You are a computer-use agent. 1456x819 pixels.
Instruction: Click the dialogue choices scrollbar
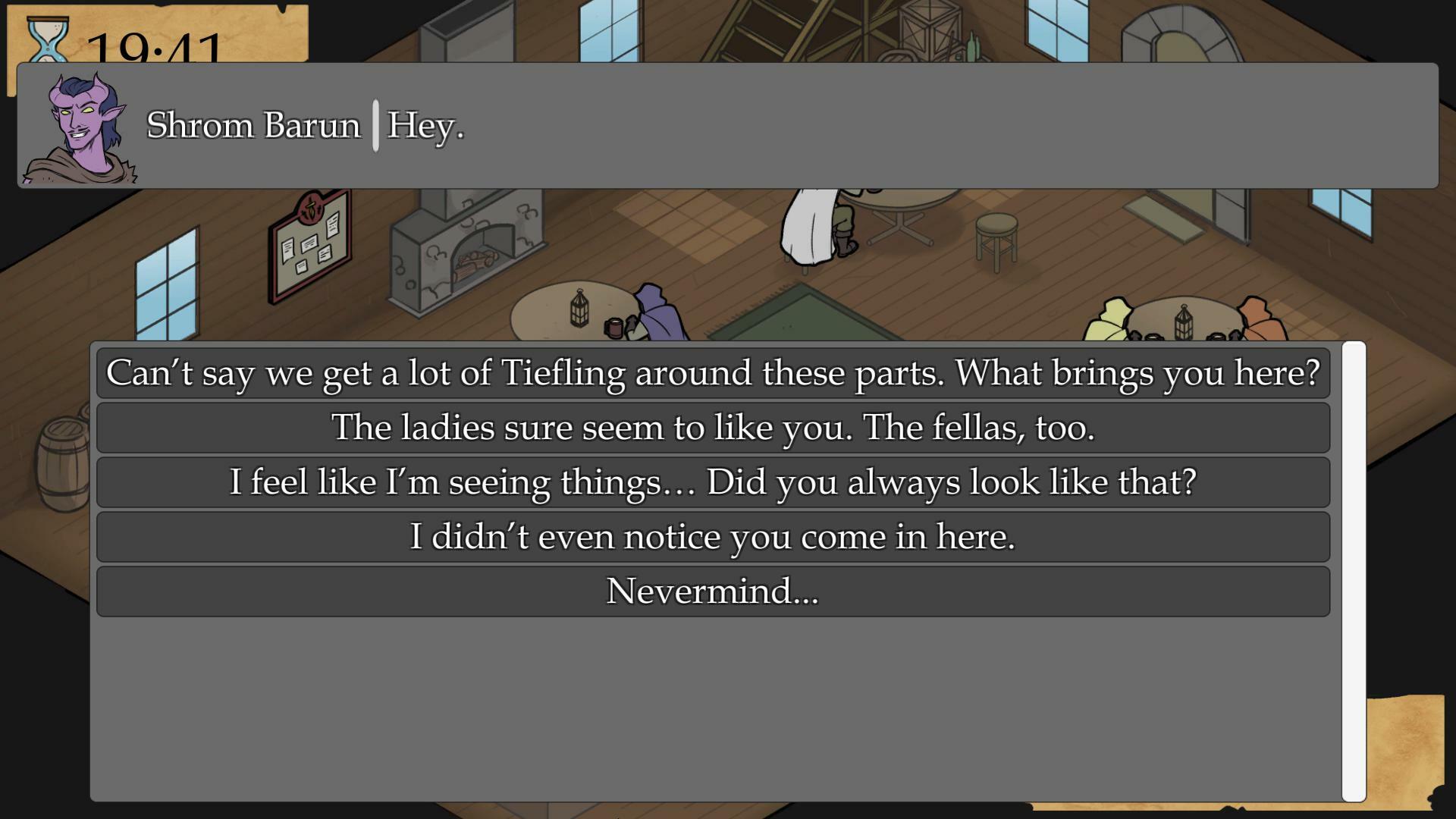click(1354, 571)
